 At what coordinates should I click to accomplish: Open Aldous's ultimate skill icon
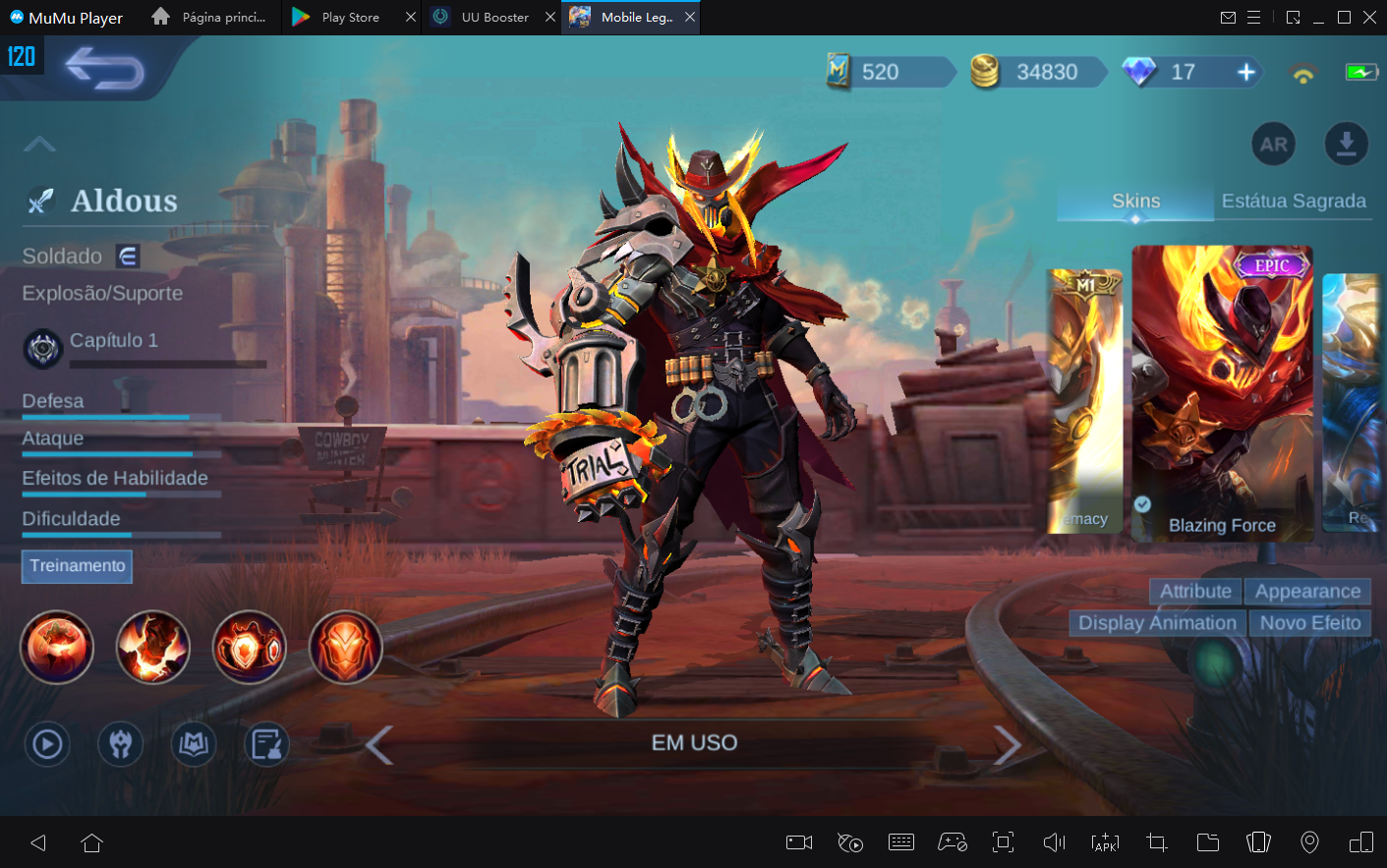tap(345, 647)
